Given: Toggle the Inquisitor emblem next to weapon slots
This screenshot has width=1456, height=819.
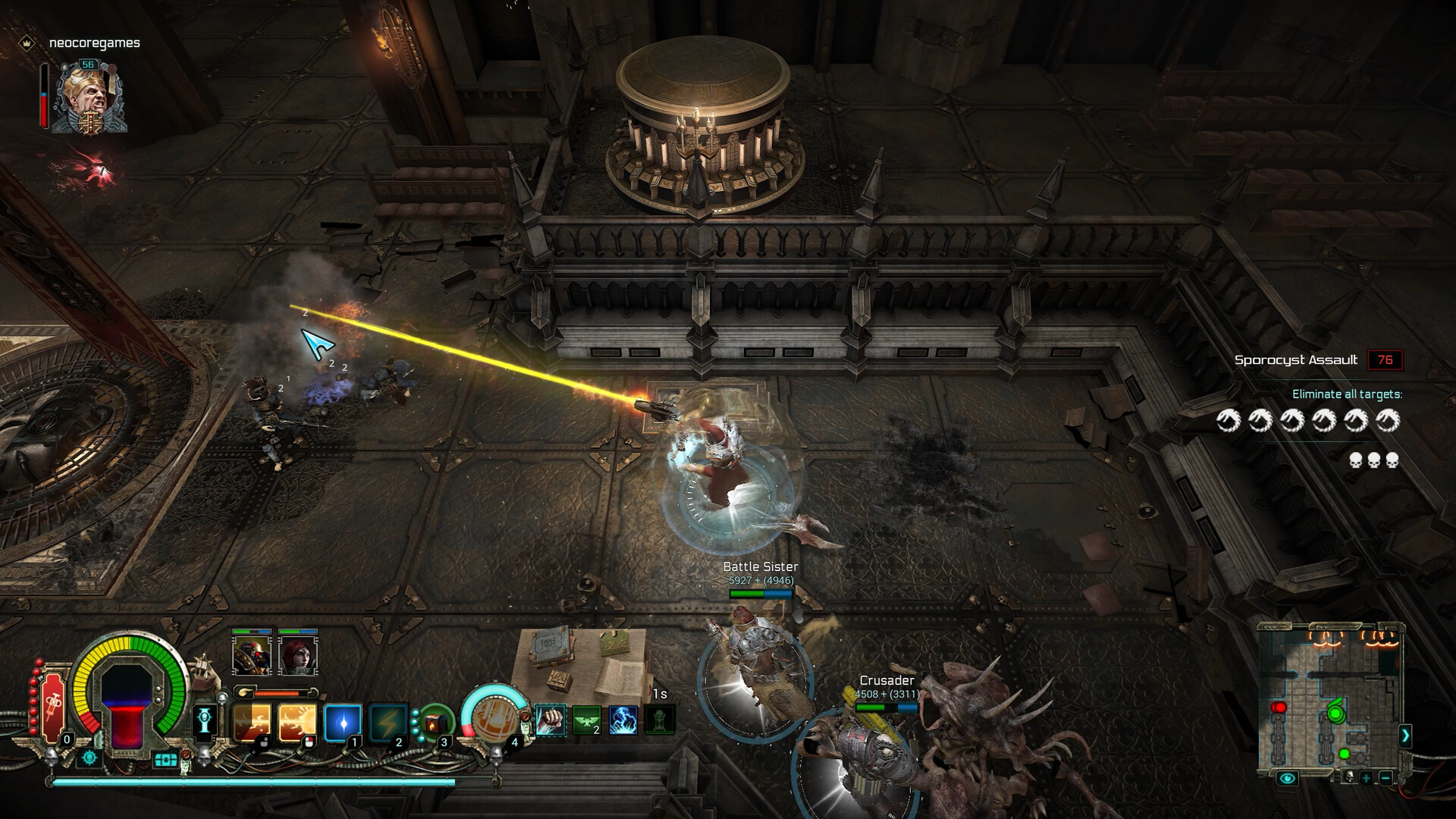Looking at the screenshot, I should click(204, 720).
